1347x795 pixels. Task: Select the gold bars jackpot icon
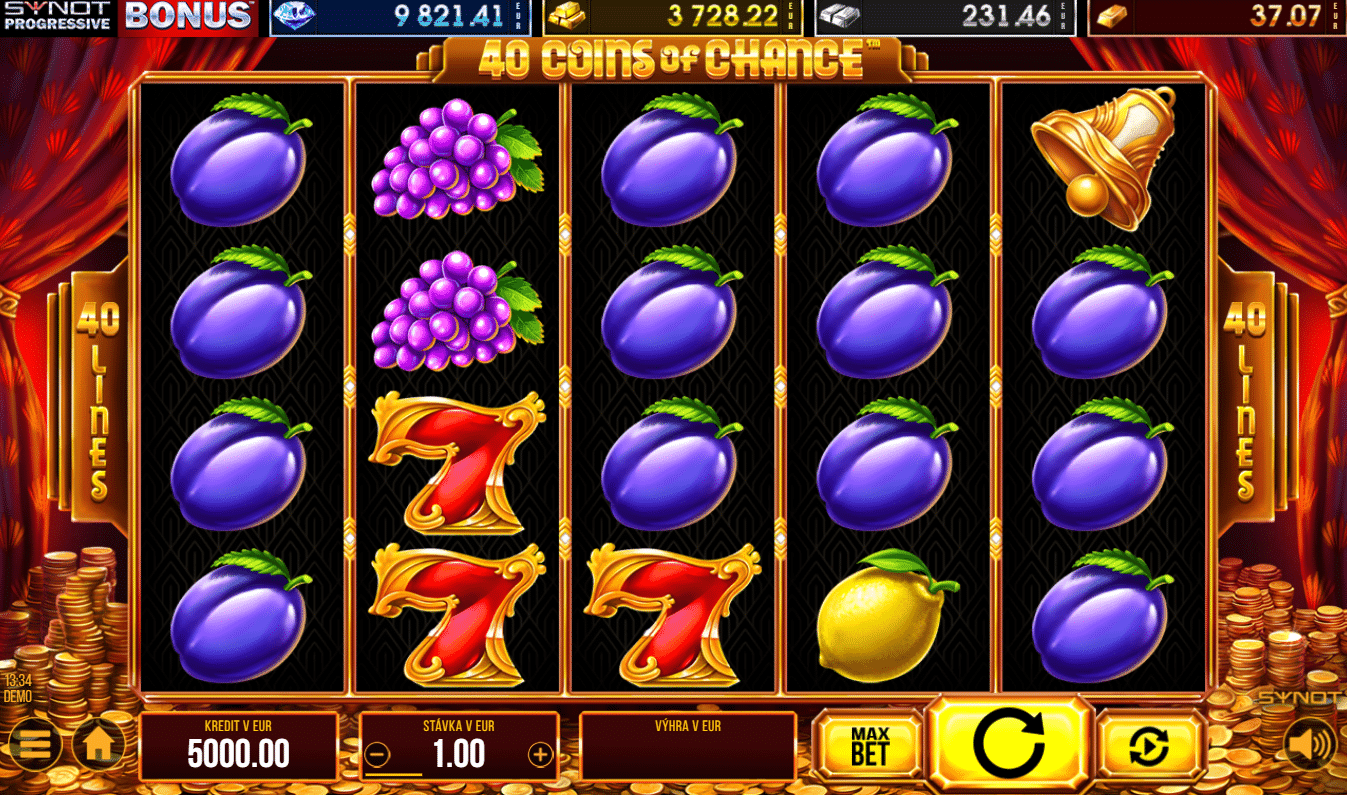click(x=567, y=16)
